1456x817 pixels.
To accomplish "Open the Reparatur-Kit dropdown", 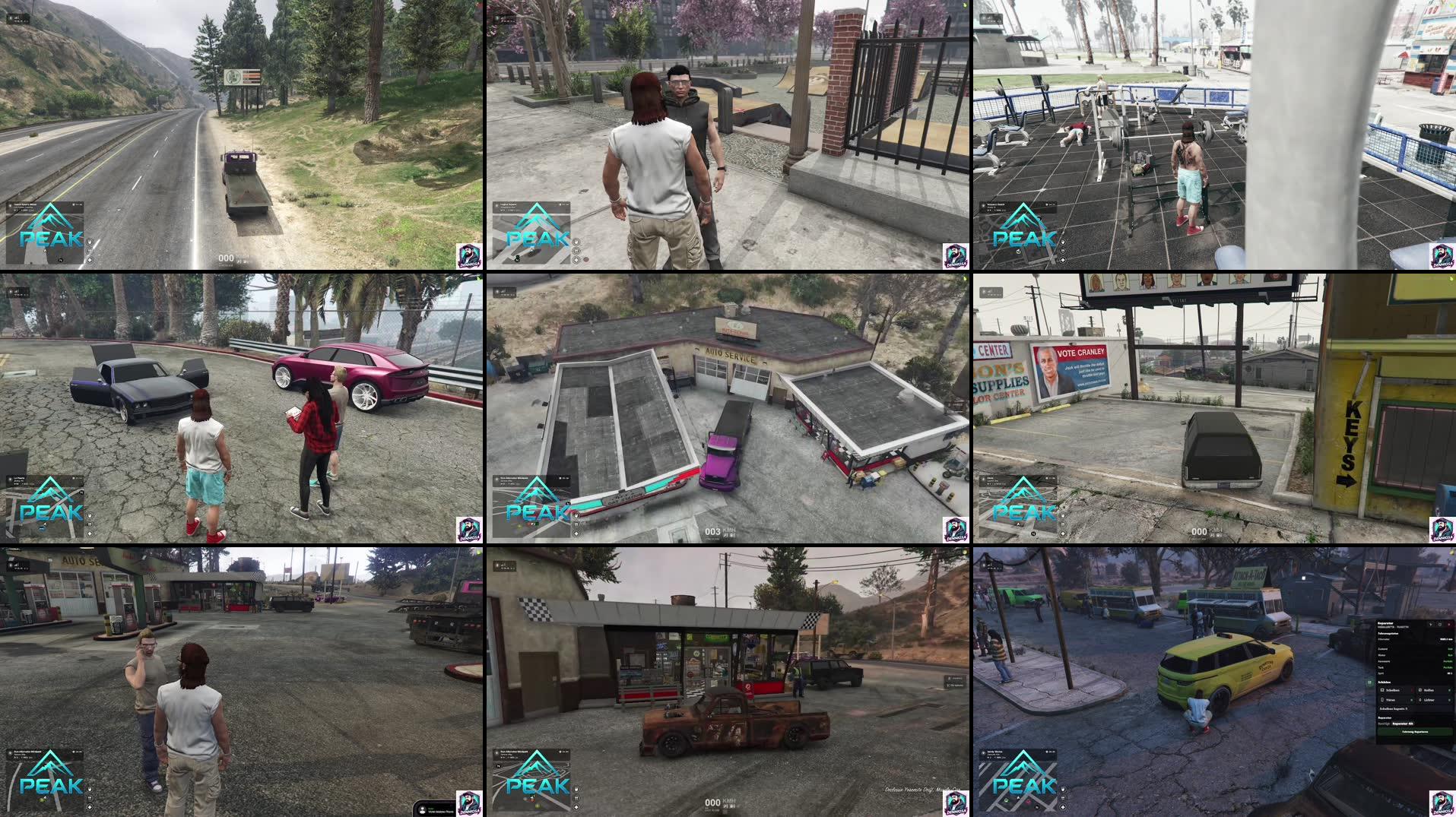I will click(x=1403, y=724).
